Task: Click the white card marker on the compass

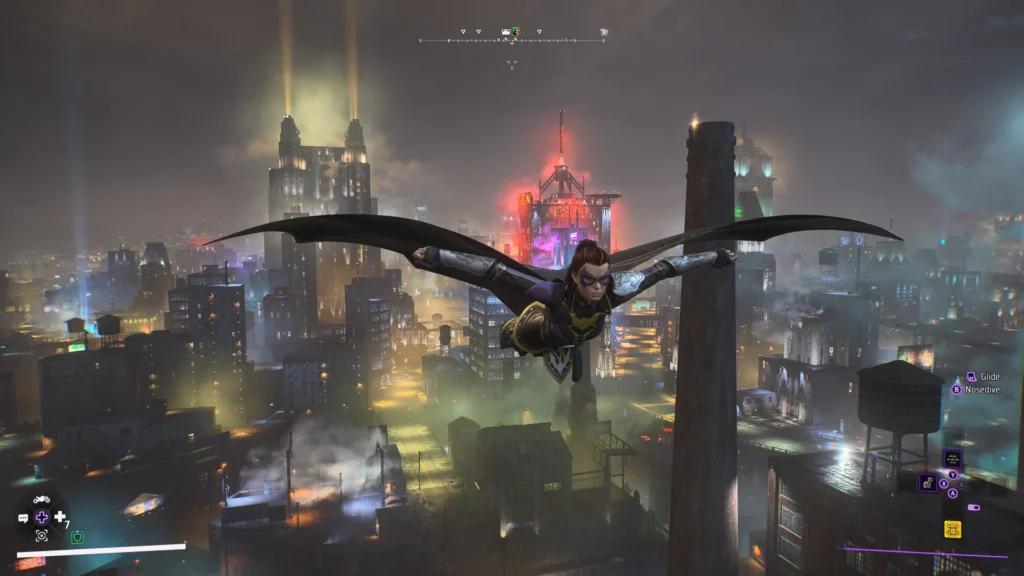Action: tap(506, 32)
